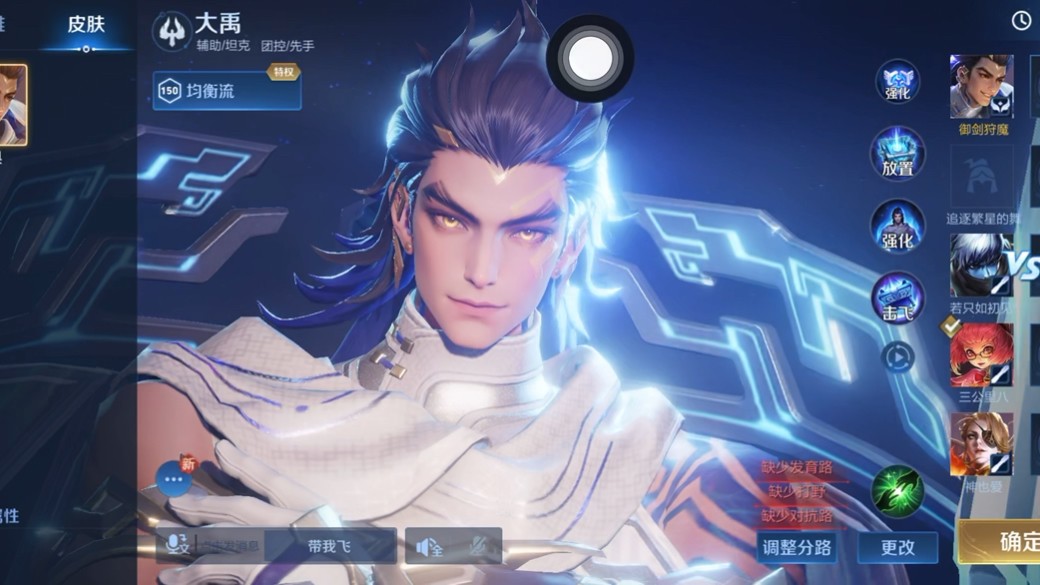The height and width of the screenshot is (585, 1040).
Task: Open the chat bubble with 新 badge
Action: tap(174, 479)
